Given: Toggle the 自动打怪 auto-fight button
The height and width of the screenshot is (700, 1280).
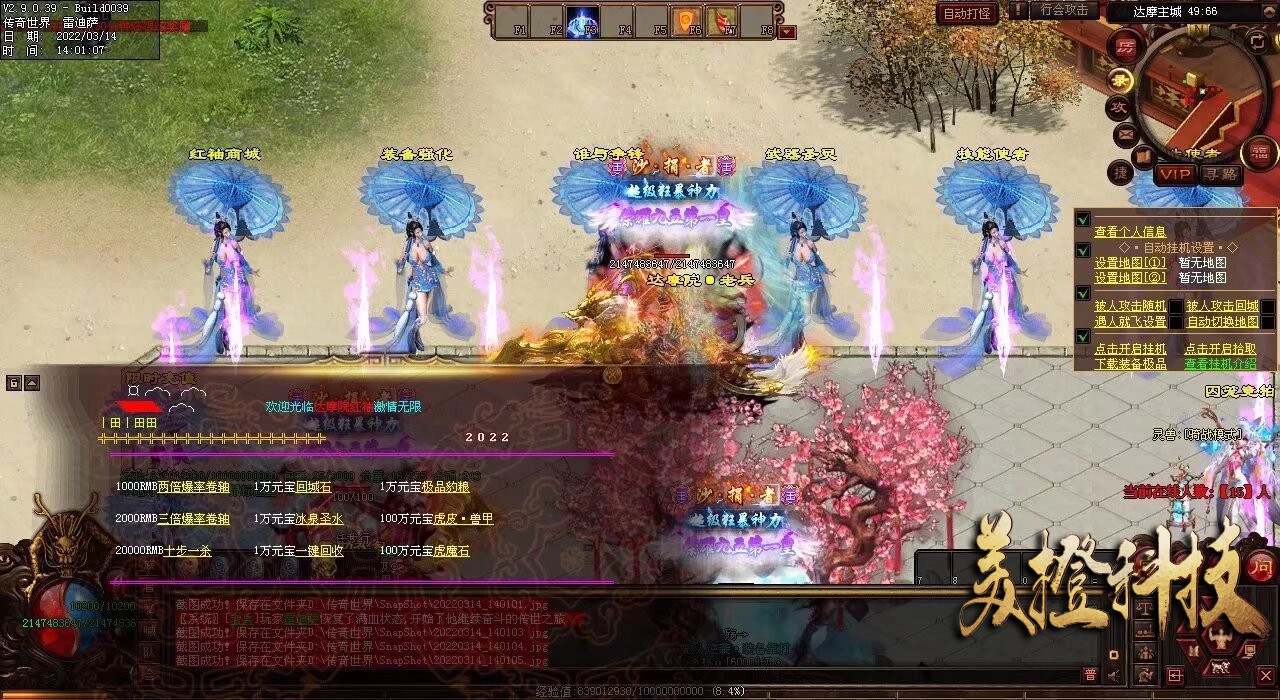Looking at the screenshot, I should [967, 13].
